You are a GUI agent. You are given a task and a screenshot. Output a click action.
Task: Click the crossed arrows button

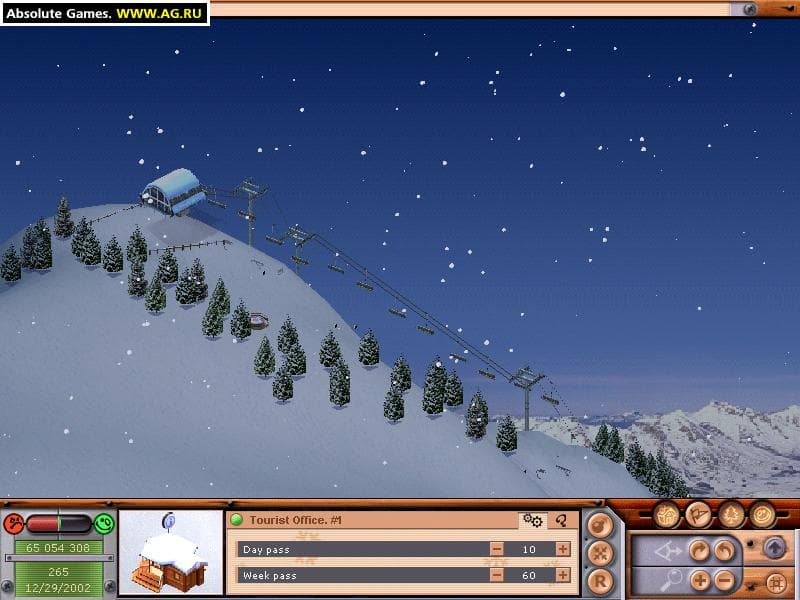(599, 552)
